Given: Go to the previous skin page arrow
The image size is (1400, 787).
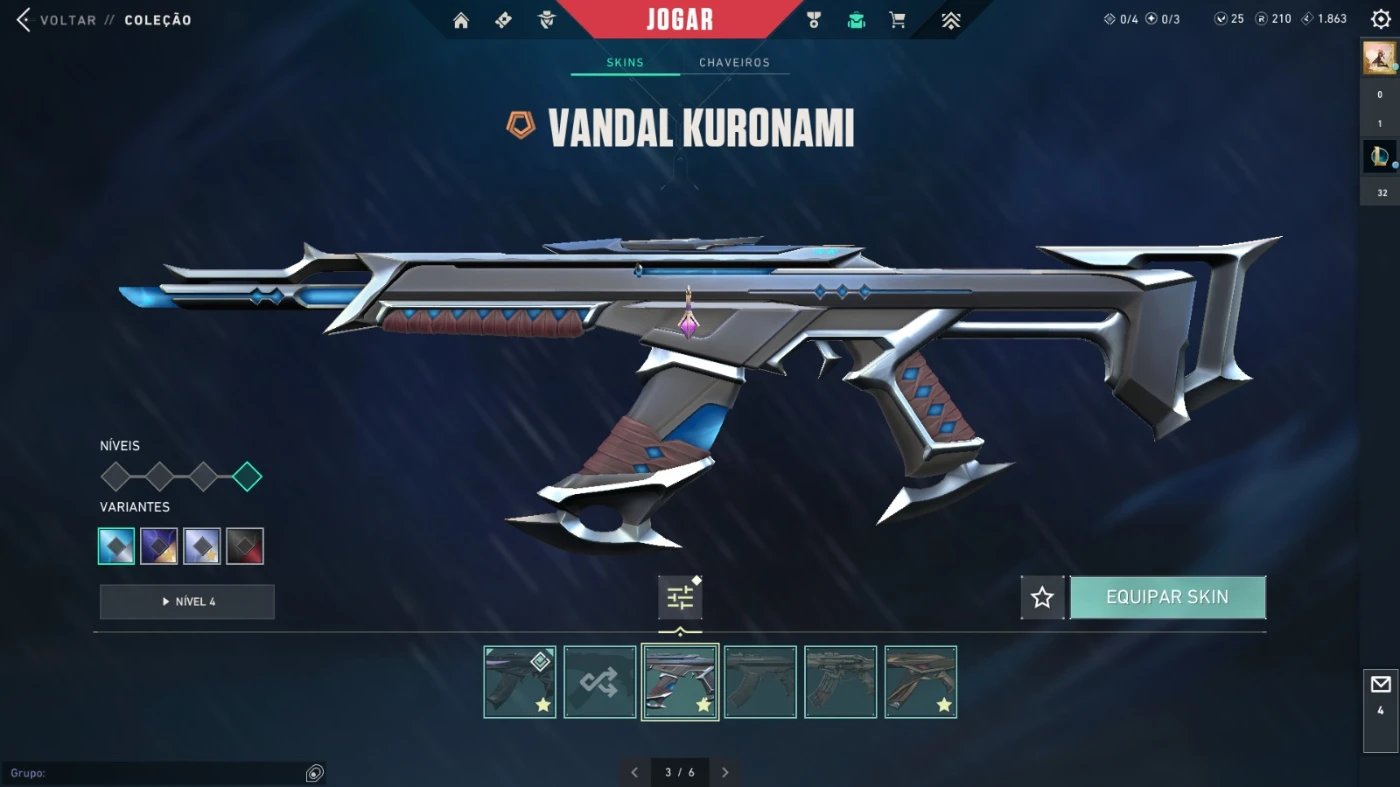Looking at the screenshot, I should click(x=634, y=772).
